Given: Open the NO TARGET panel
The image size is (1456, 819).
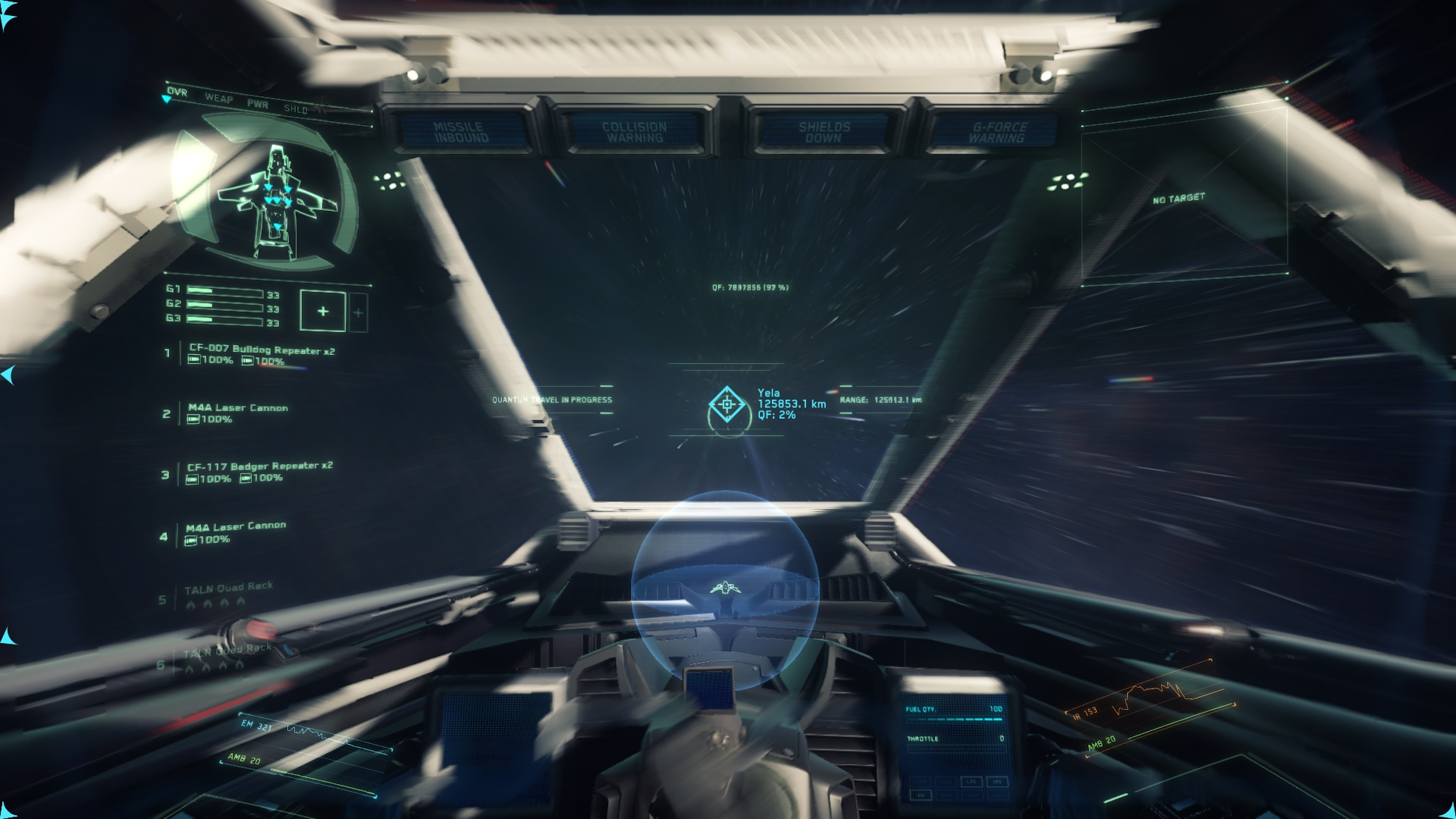Looking at the screenshot, I should tap(1178, 199).
